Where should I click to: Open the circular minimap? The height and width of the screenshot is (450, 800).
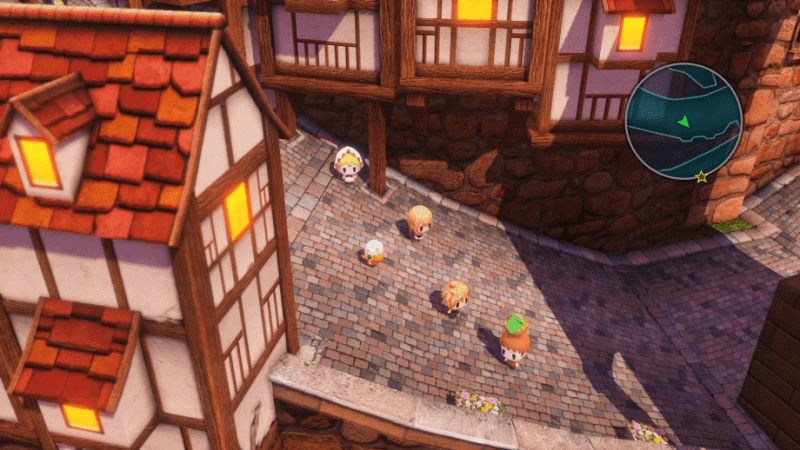point(683,121)
